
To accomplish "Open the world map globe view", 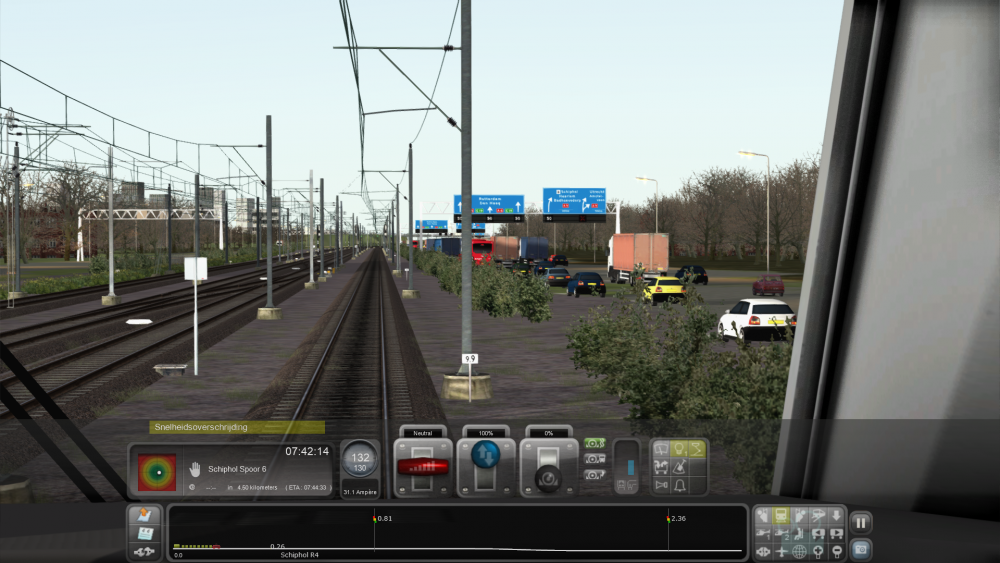I will coord(800,551).
